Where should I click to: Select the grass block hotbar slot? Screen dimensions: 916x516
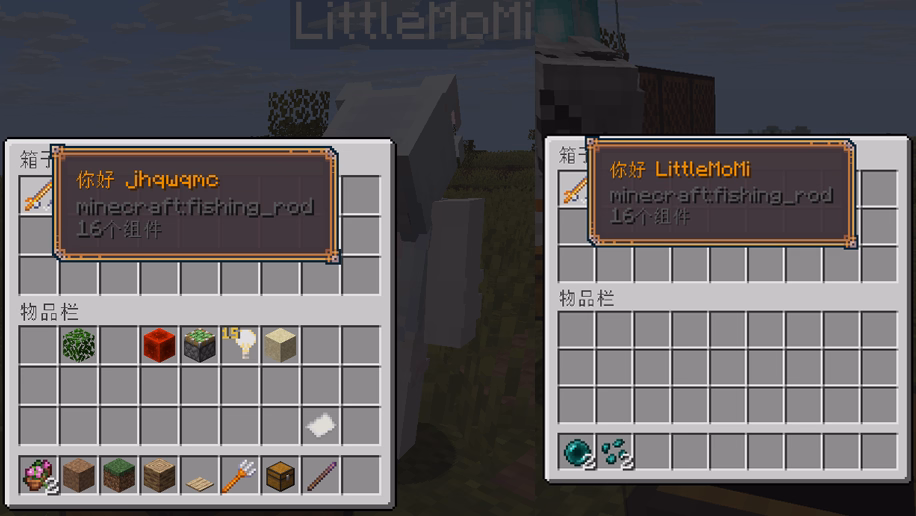pyautogui.click(x=119, y=475)
